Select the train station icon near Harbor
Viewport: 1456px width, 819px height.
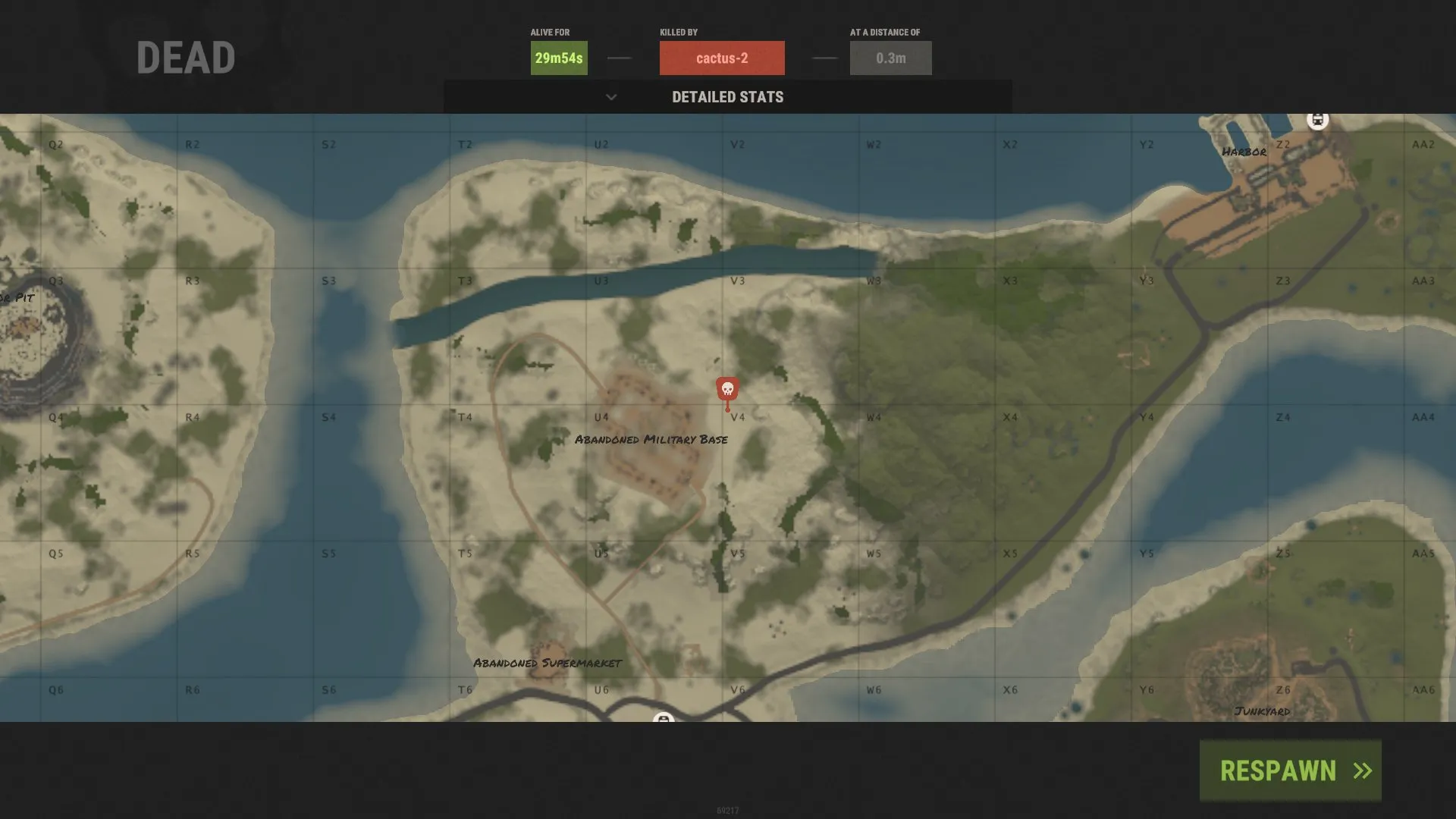tap(1318, 120)
